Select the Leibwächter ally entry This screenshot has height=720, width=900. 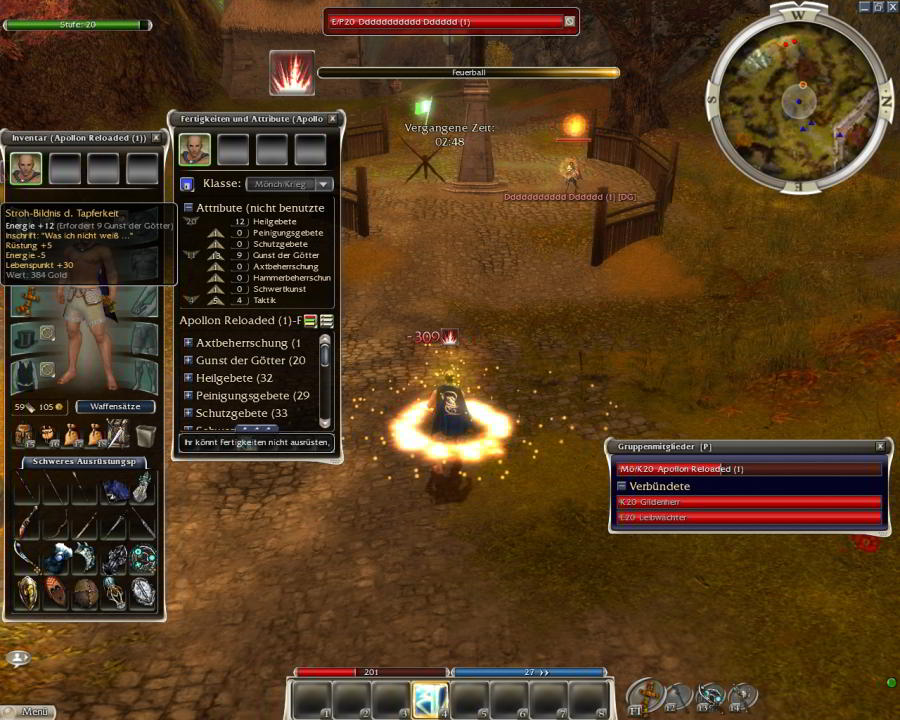click(x=748, y=517)
